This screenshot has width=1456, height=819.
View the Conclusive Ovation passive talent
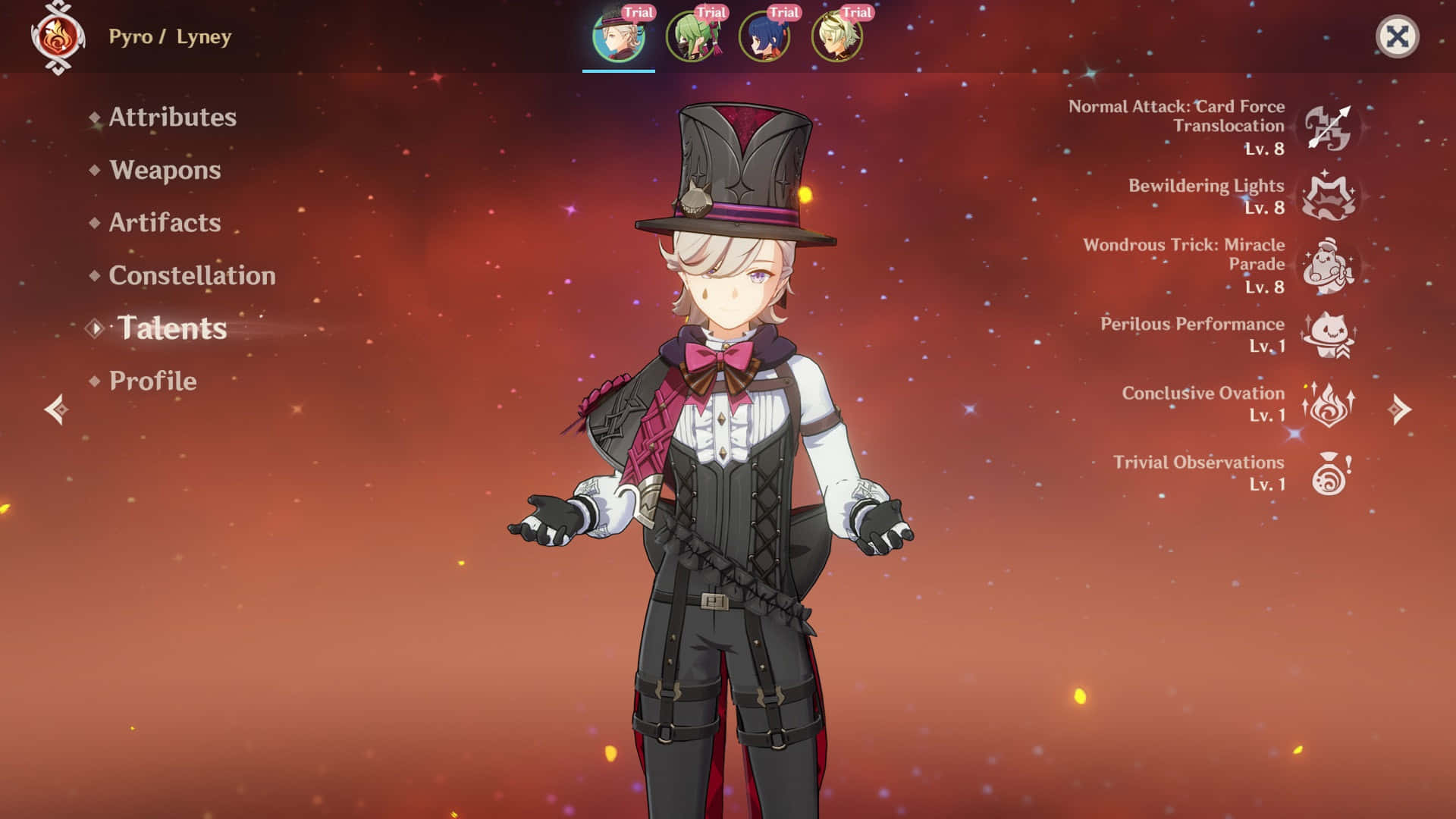click(1329, 404)
